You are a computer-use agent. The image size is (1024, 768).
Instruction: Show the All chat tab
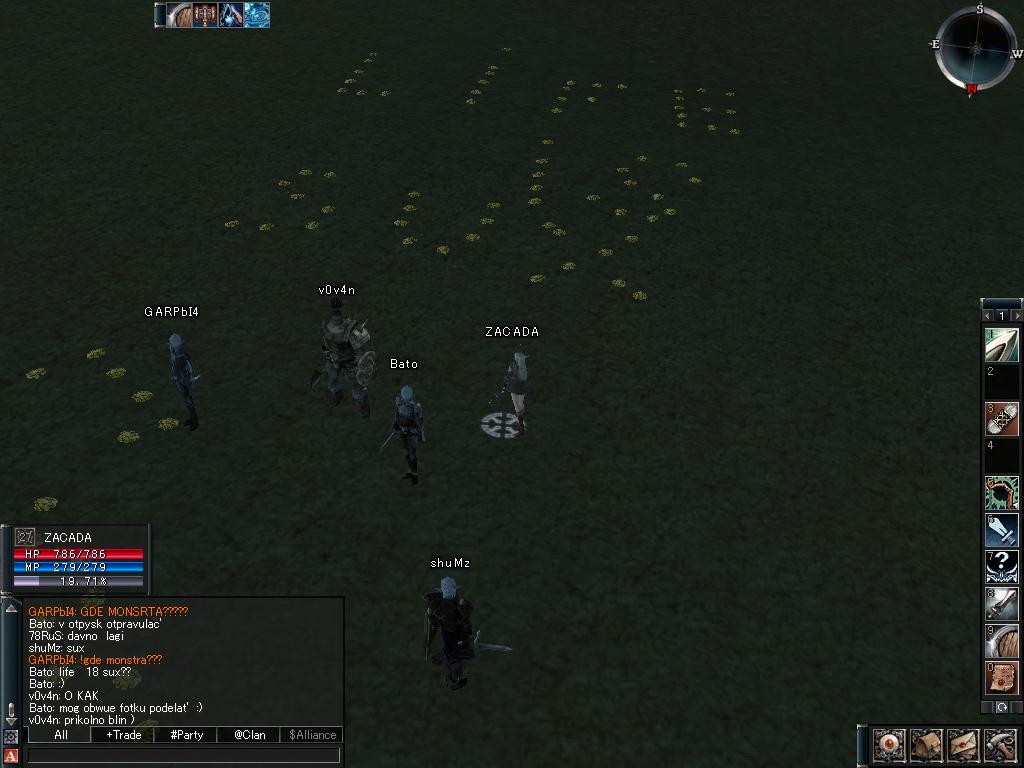click(60, 735)
